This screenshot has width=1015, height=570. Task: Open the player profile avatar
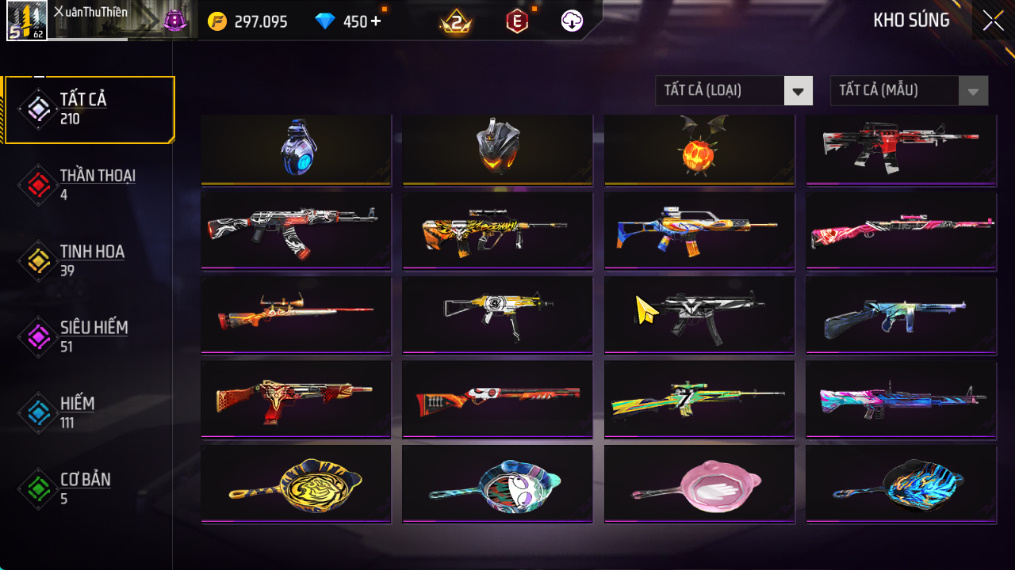(26, 21)
